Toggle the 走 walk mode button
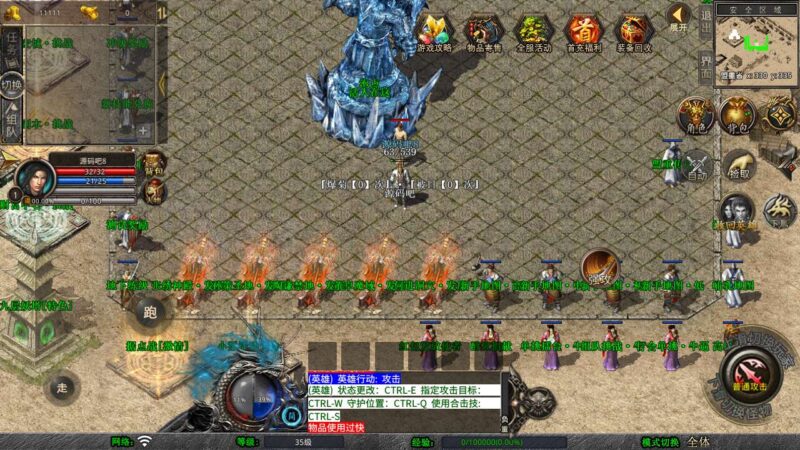800x450 pixels. coord(62,387)
